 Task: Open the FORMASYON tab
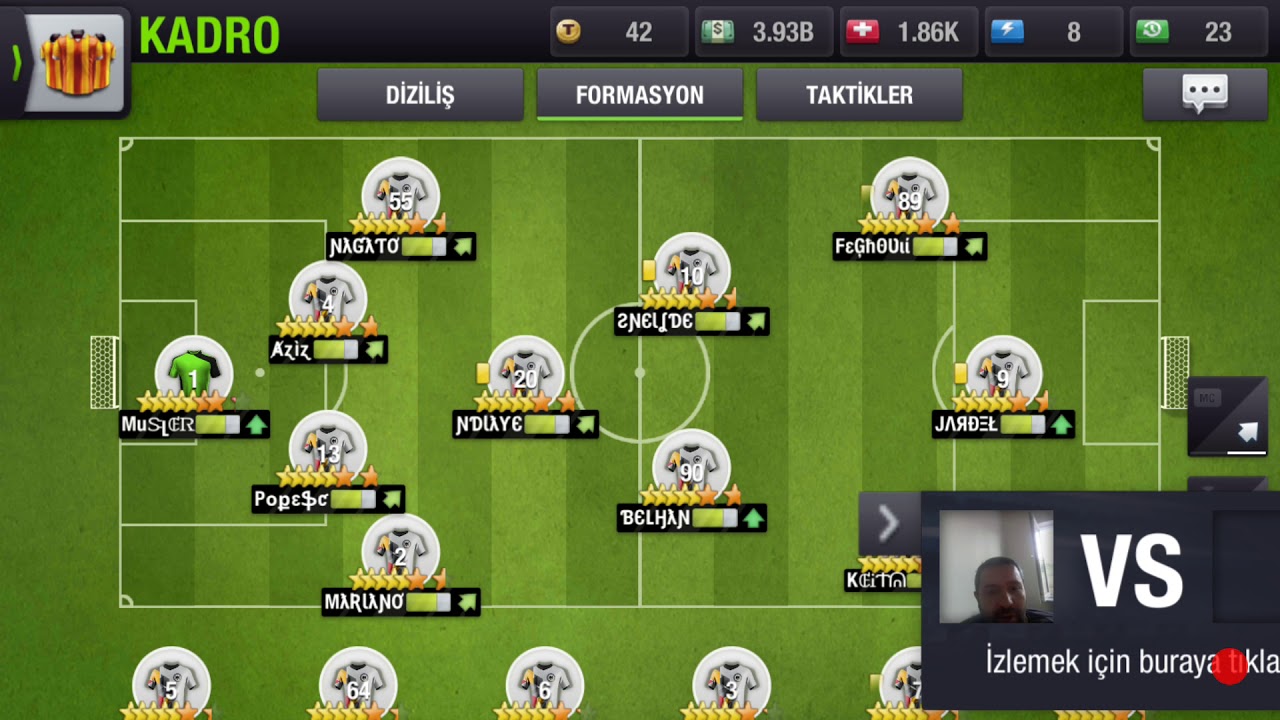[640, 95]
